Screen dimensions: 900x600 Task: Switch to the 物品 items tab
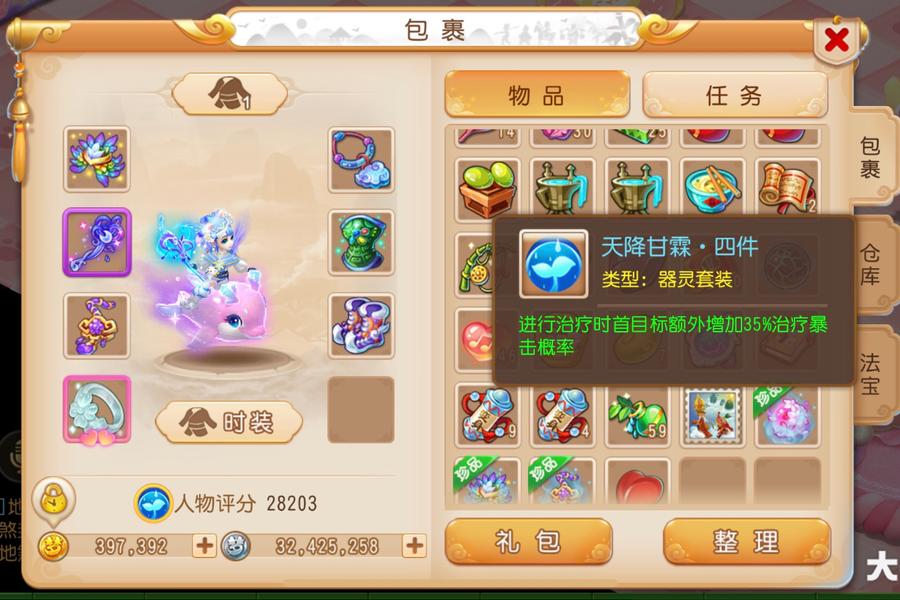pyautogui.click(x=537, y=96)
